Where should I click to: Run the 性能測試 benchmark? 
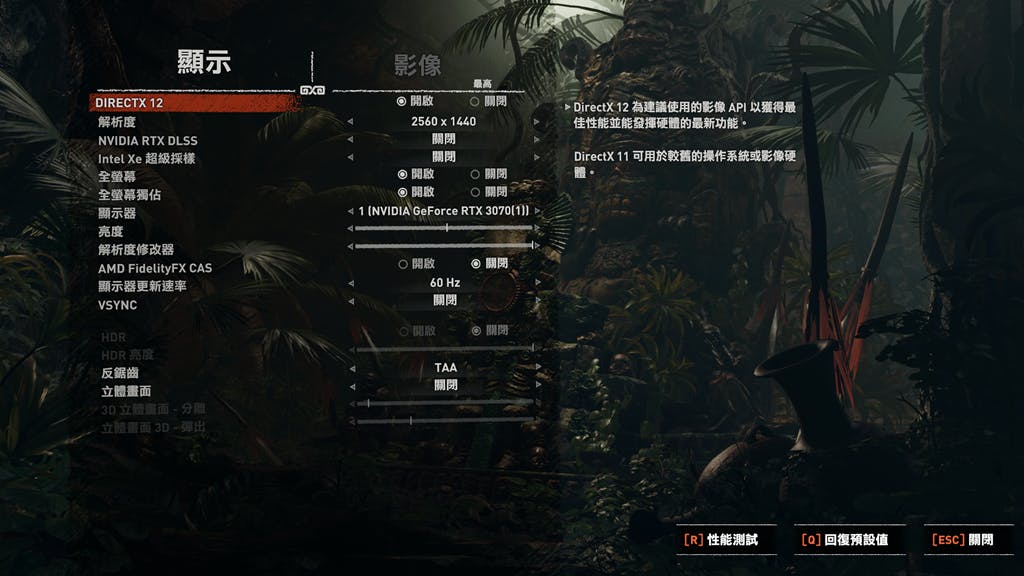(720, 540)
